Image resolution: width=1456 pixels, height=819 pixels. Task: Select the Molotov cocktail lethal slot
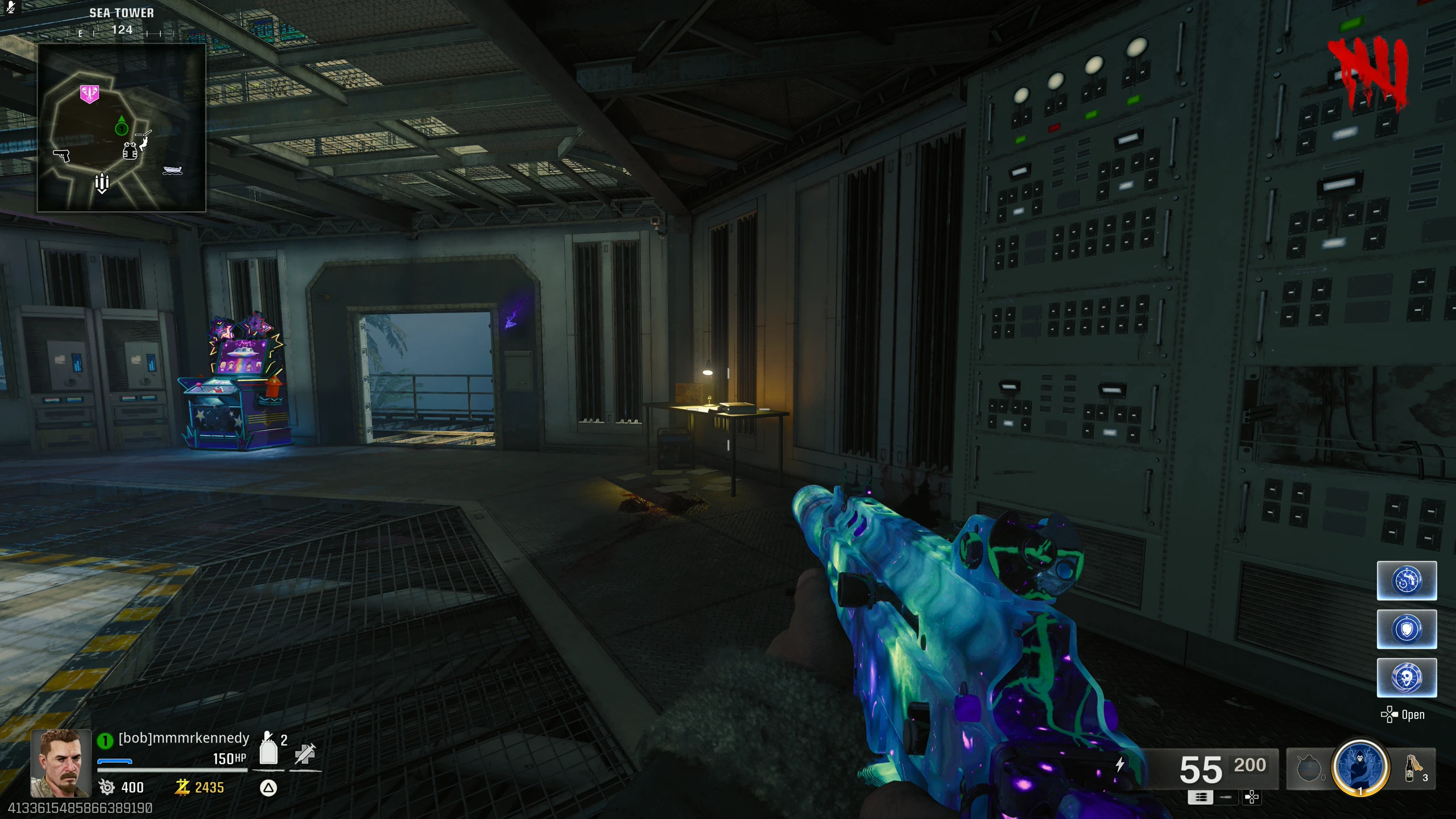1412,768
